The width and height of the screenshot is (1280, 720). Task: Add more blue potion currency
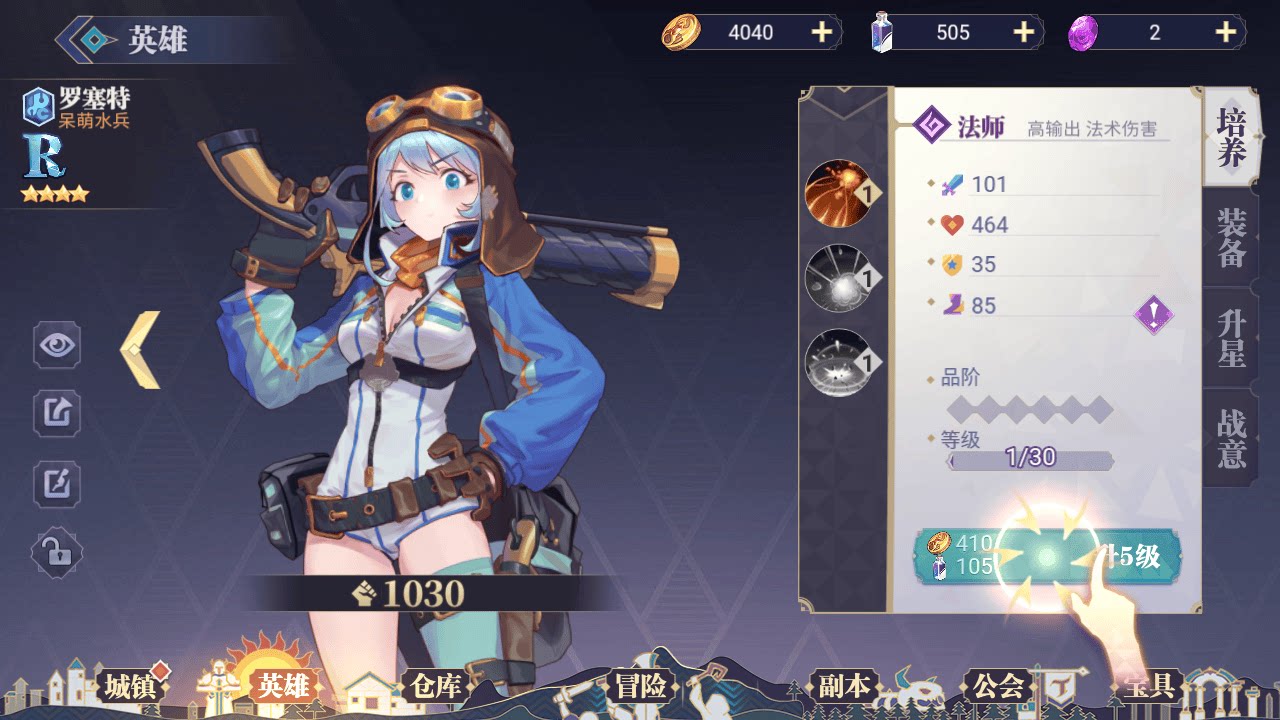[x=1023, y=33]
